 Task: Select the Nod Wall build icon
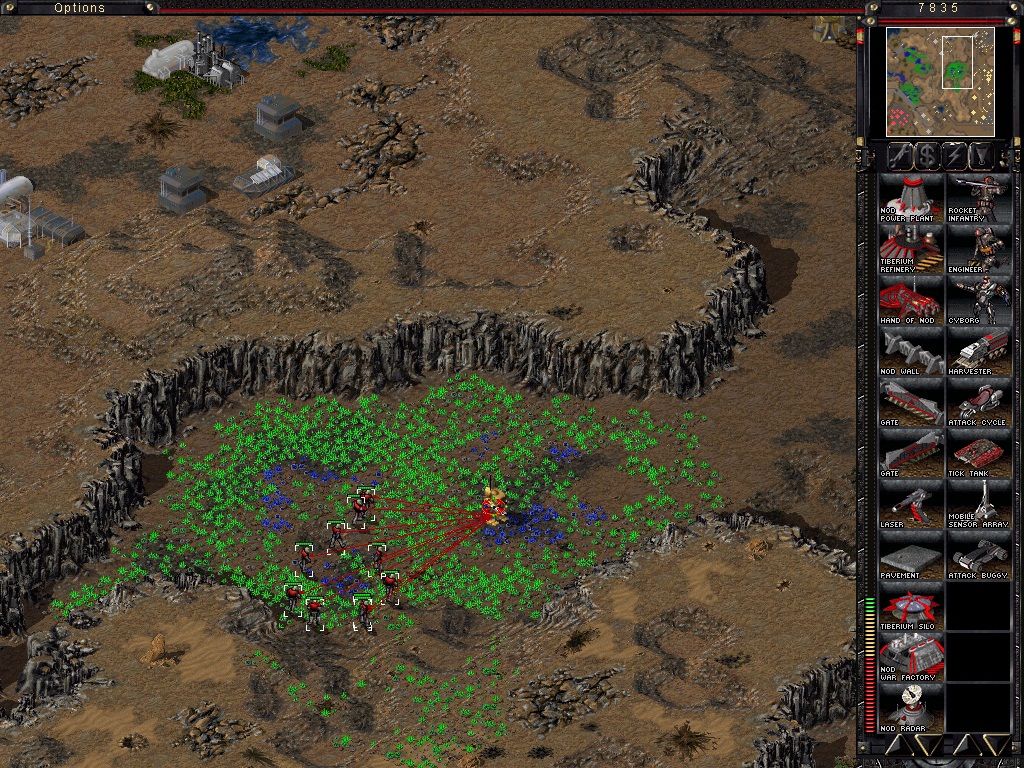[x=911, y=350]
